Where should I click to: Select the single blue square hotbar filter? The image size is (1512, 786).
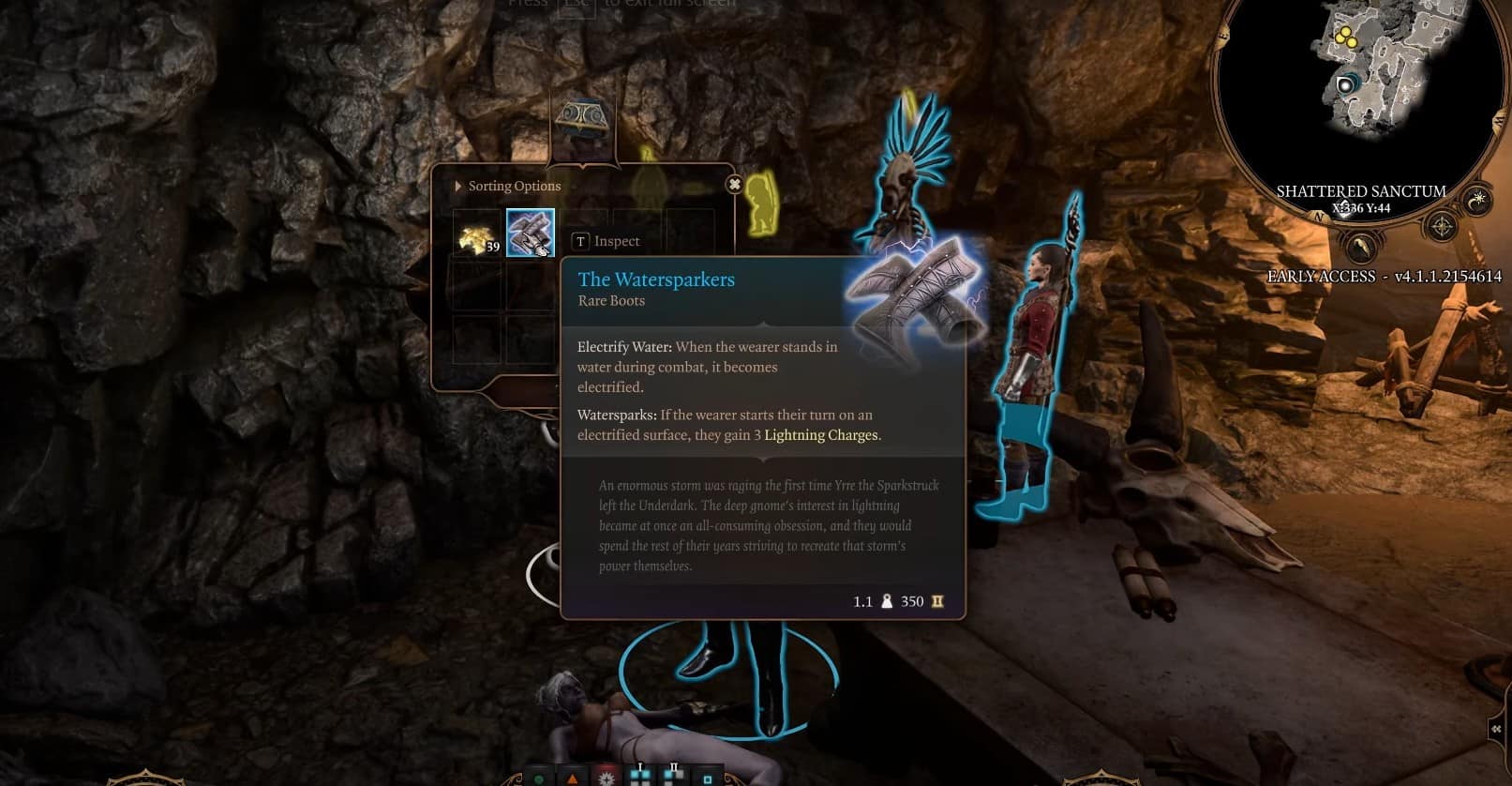point(708,778)
